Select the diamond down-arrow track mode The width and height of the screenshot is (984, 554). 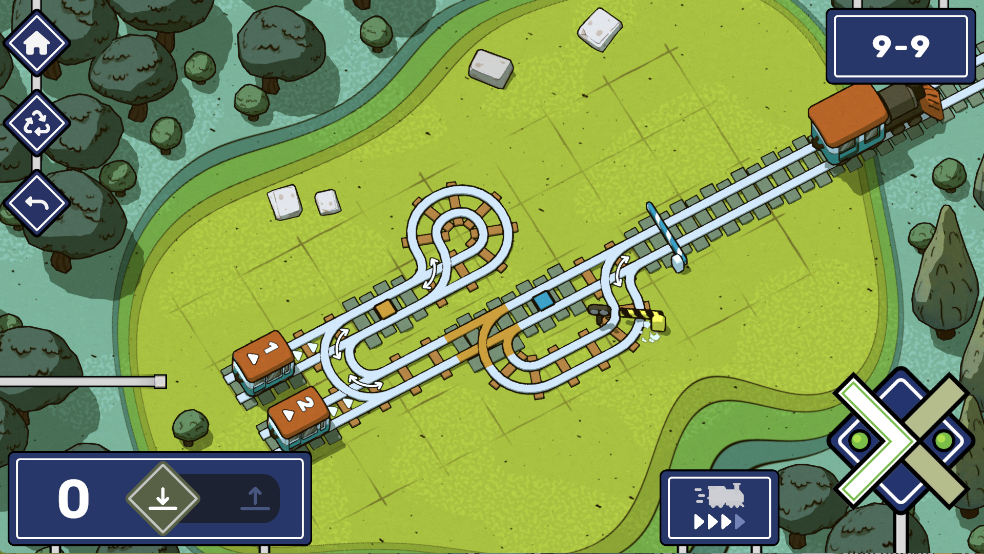pyautogui.click(x=163, y=497)
